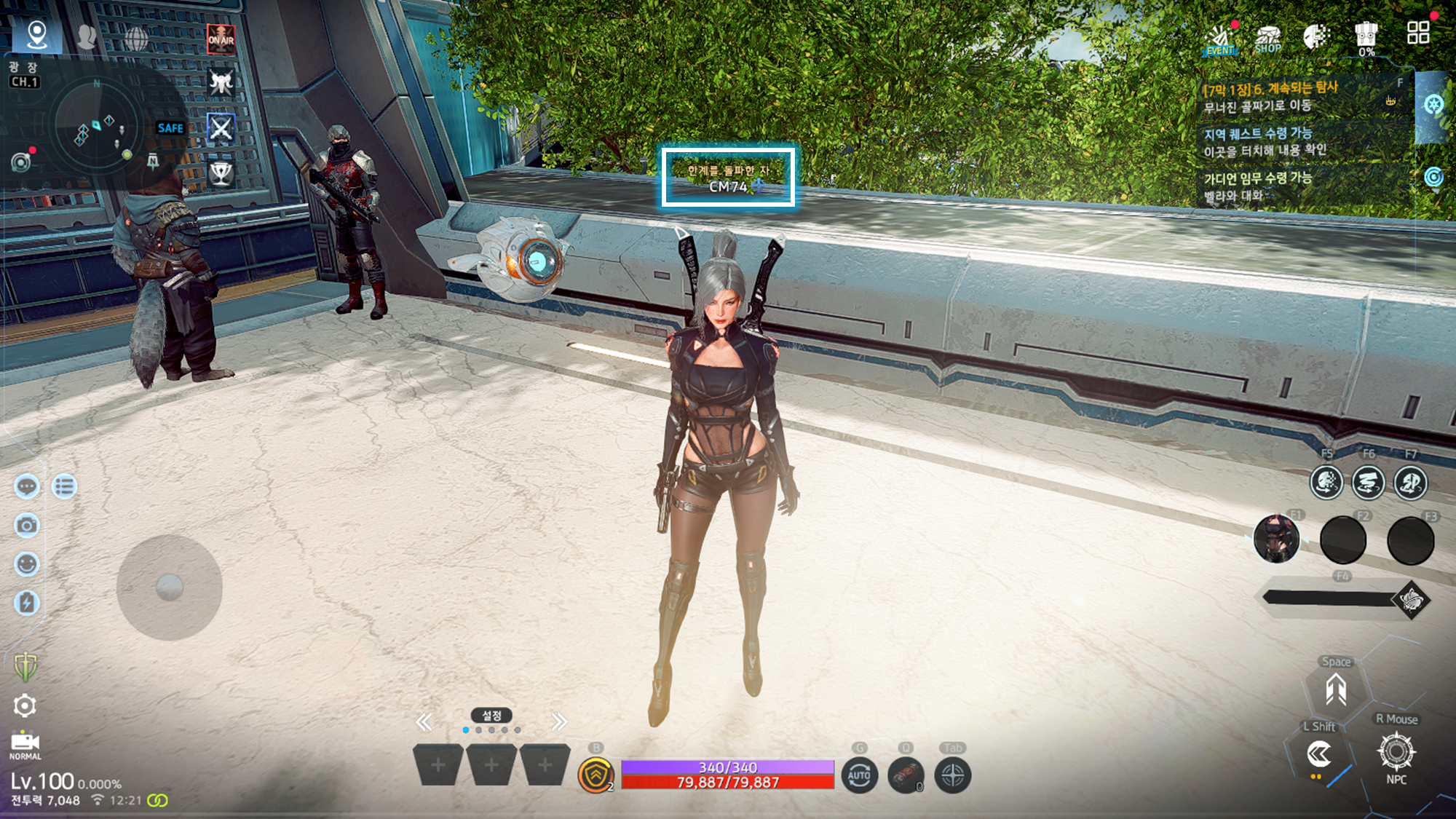Toggle the AUTO battle button
Viewport: 1456px width, 819px height.
(859, 775)
